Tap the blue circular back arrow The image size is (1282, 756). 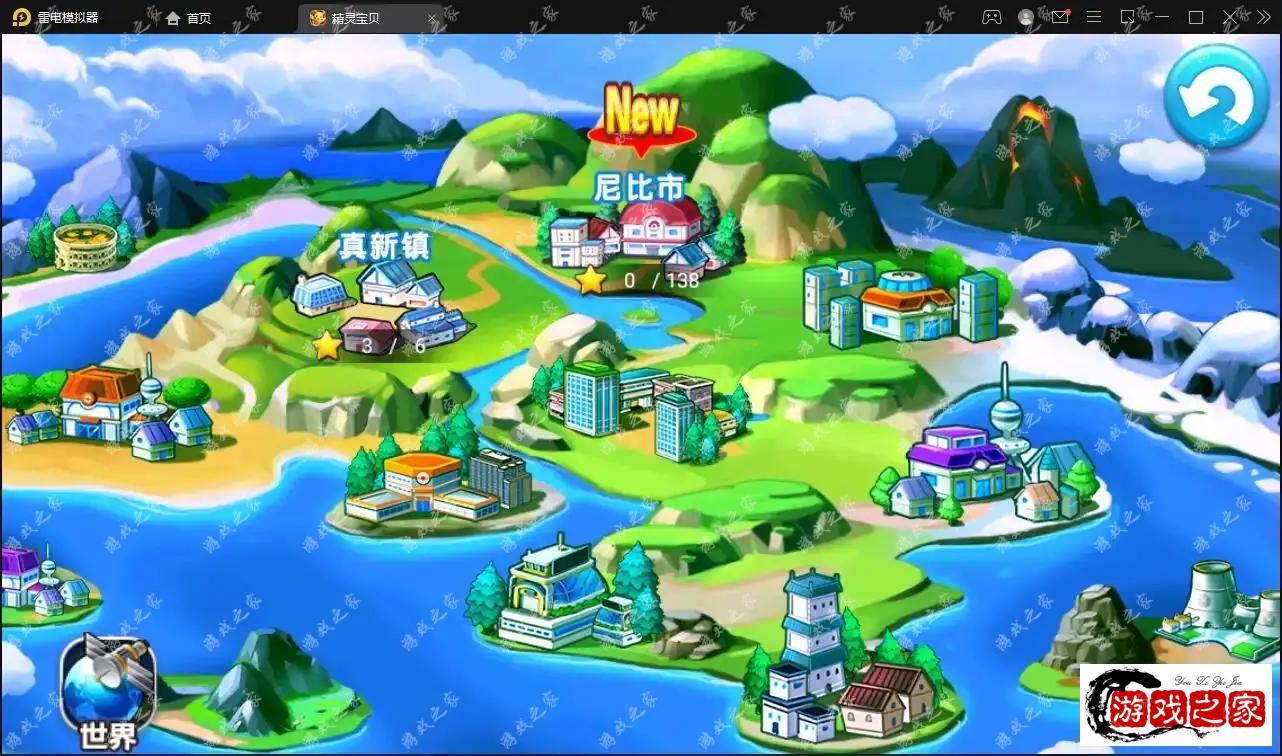click(x=1216, y=96)
